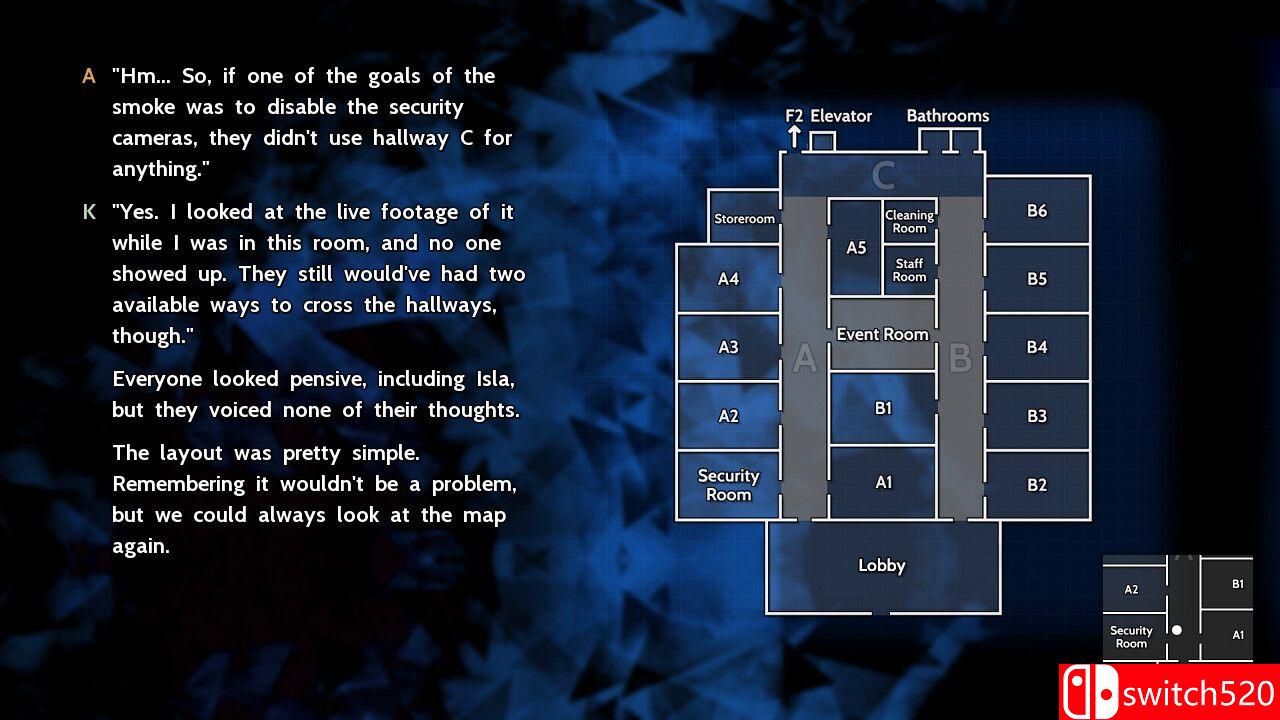Select room A5 on the floor map

(x=856, y=249)
